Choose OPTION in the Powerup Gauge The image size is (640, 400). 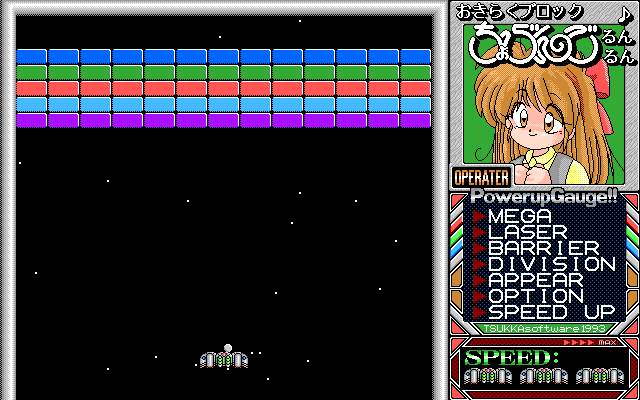pos(536,296)
